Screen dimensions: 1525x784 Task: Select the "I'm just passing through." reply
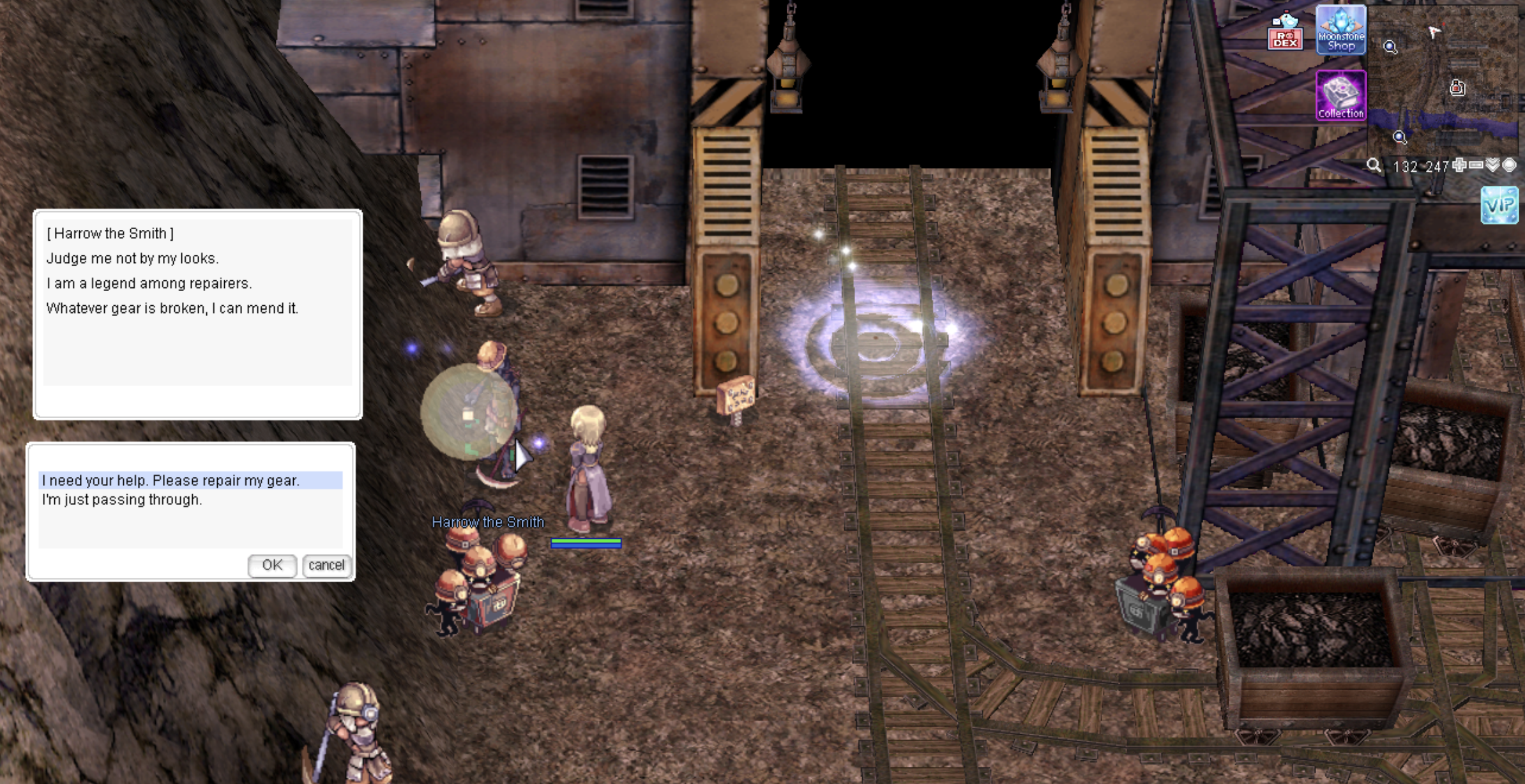coord(122,500)
